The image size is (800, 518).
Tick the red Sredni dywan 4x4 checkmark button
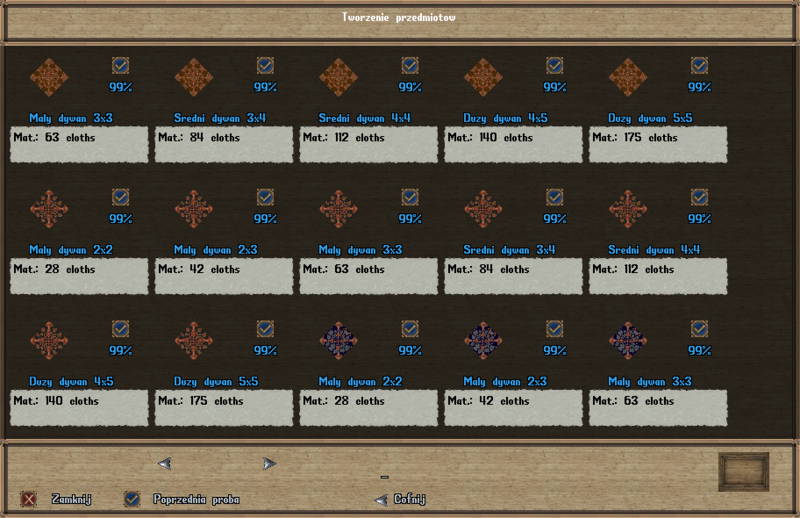[699, 197]
